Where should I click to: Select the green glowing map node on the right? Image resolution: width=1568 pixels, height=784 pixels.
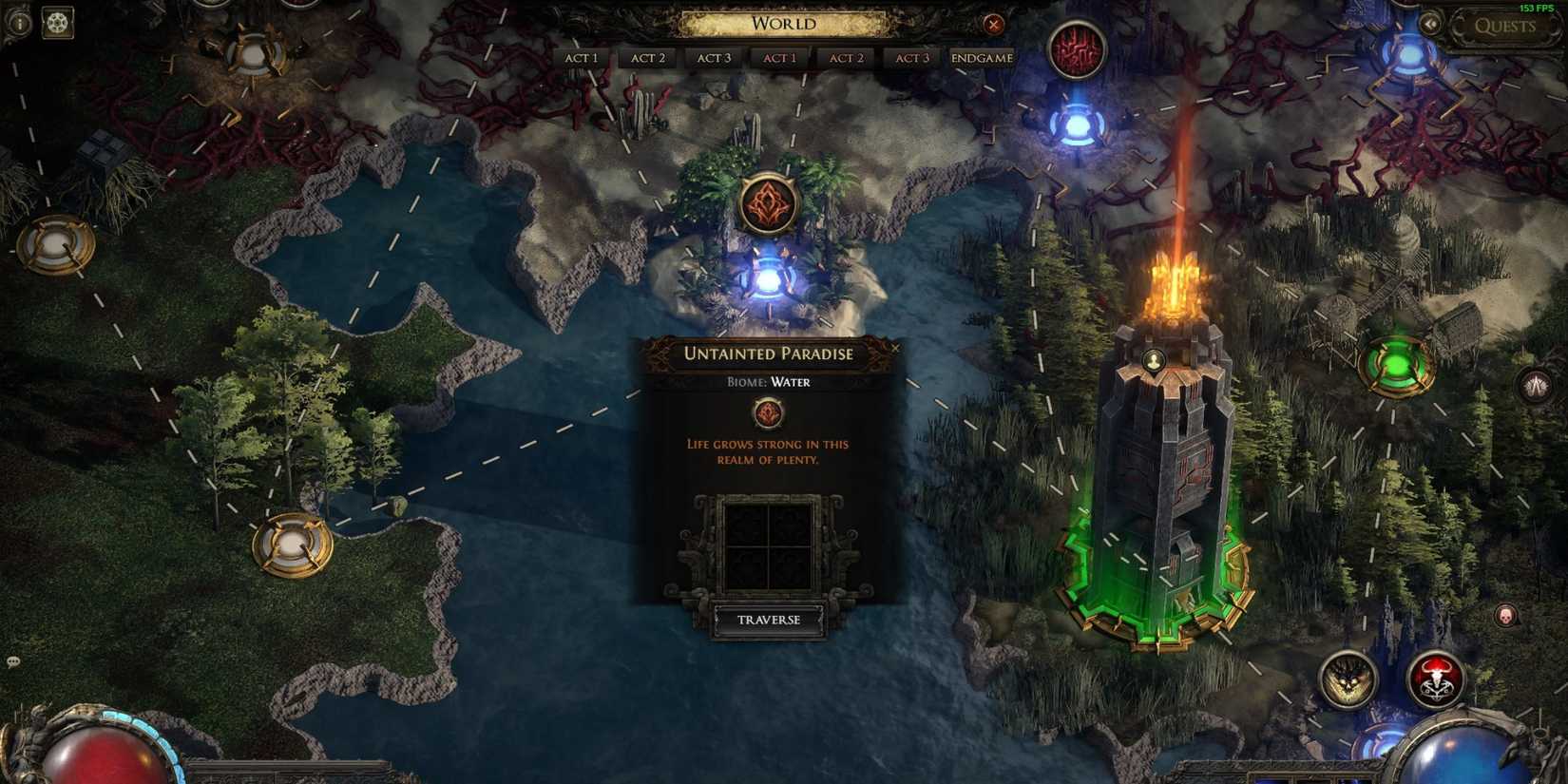(x=1395, y=364)
